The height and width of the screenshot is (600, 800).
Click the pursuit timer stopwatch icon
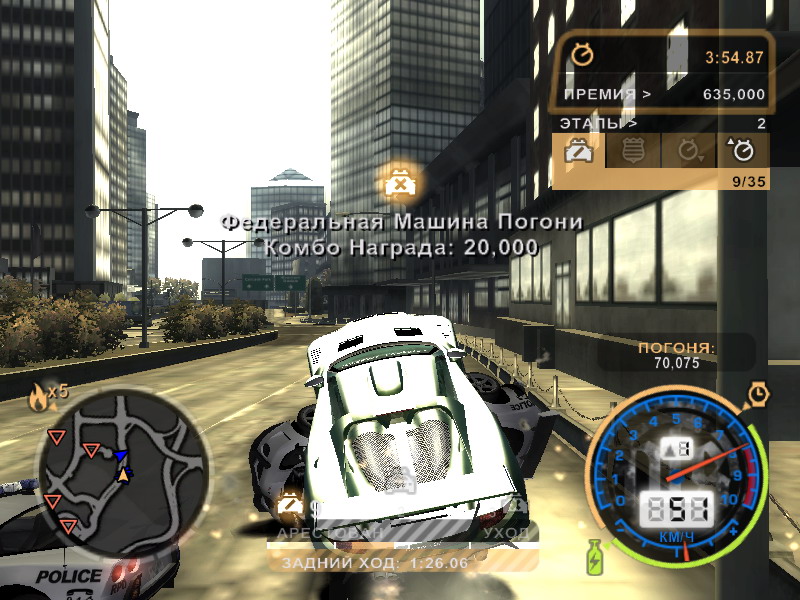[x=581, y=56]
